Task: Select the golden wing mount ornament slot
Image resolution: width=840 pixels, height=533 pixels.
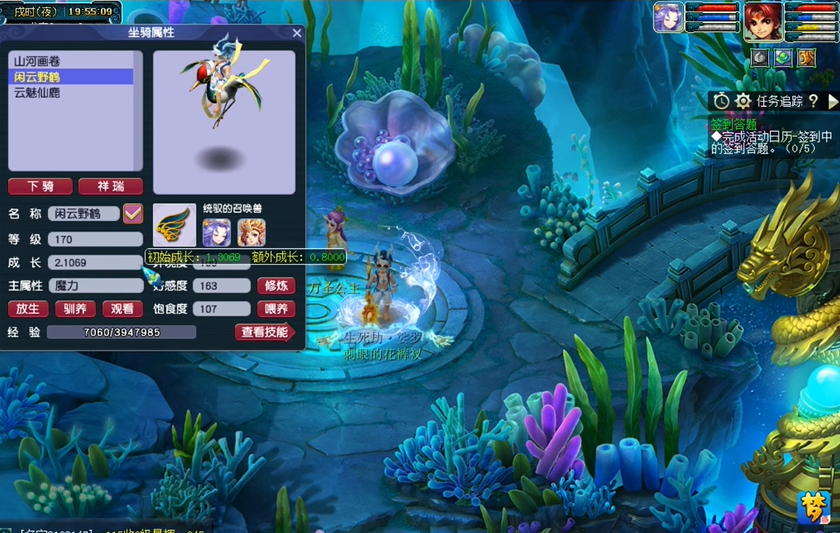Action: pos(174,228)
